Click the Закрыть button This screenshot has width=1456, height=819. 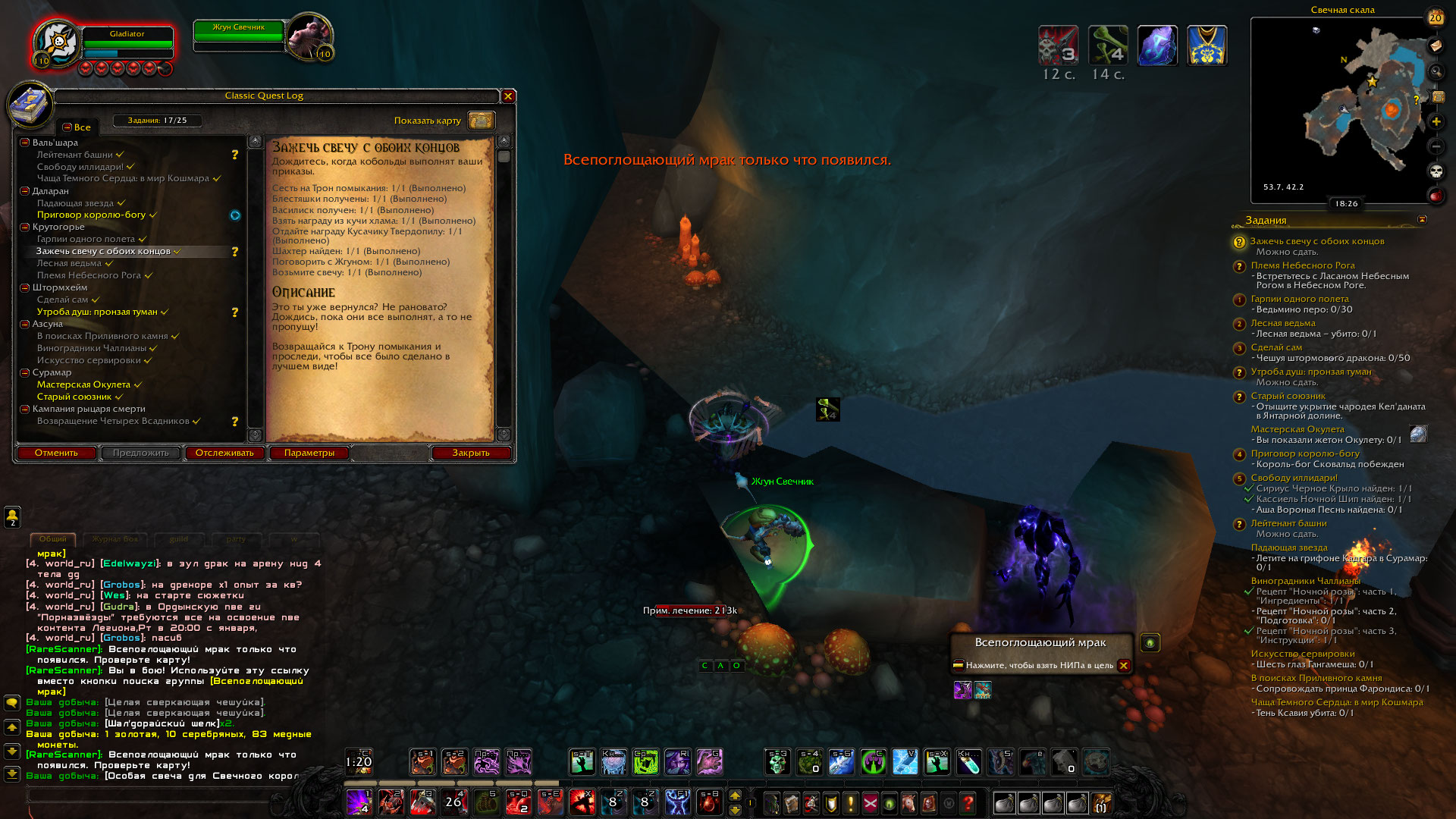click(x=470, y=453)
